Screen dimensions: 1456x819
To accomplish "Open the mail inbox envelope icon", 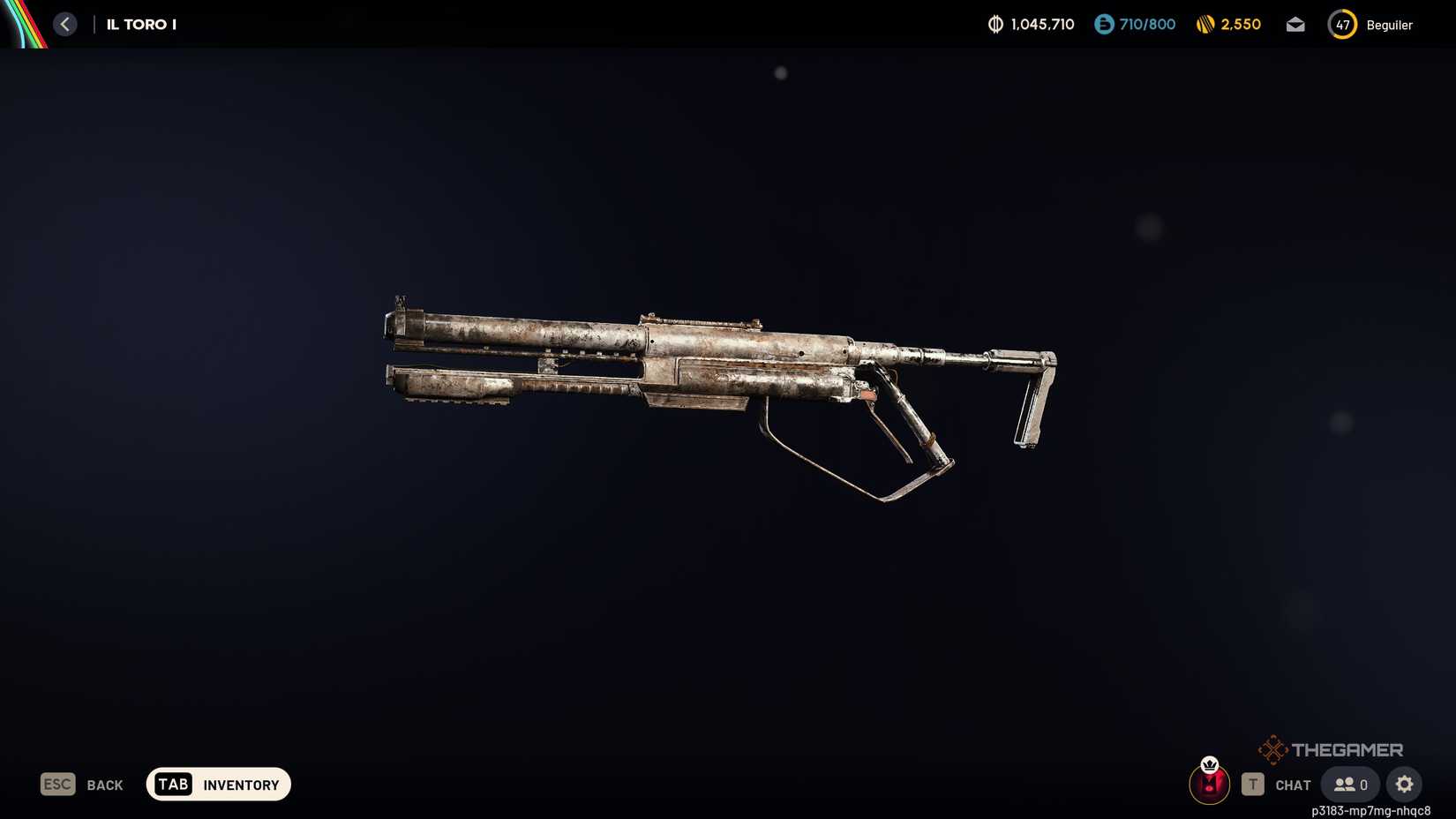I will (x=1295, y=25).
